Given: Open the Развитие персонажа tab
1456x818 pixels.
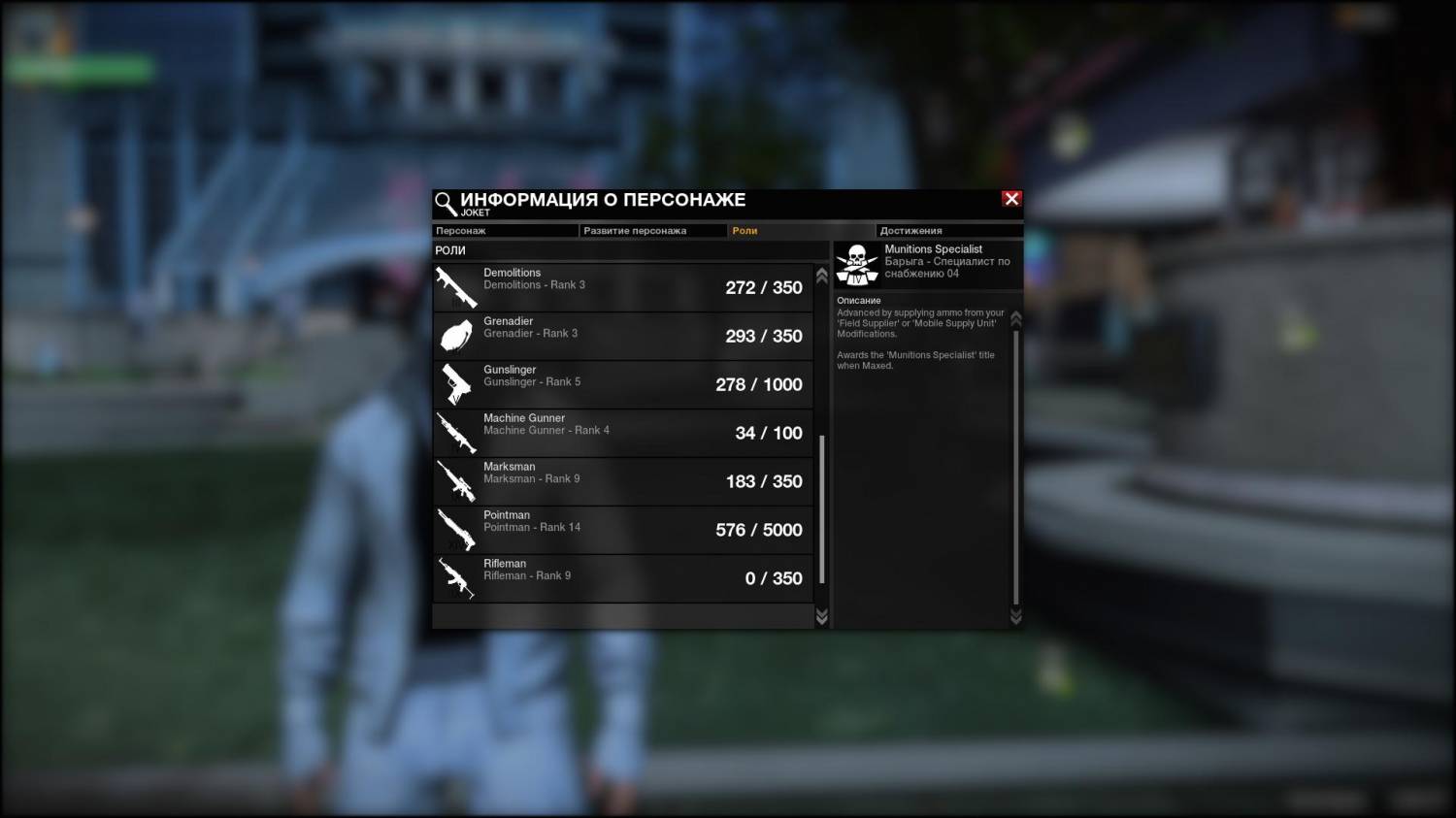Looking at the screenshot, I should tap(652, 231).
